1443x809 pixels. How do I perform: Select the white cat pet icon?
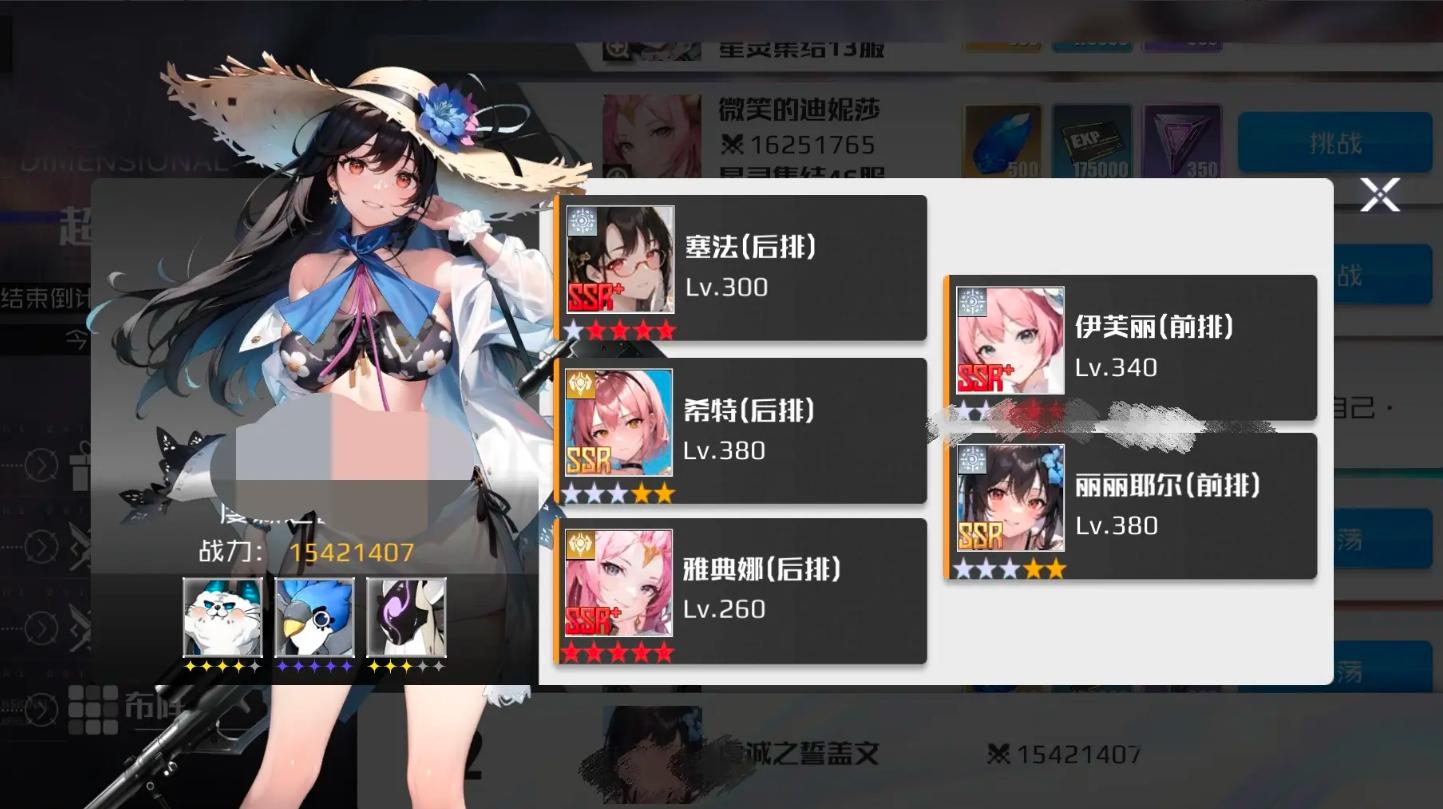(x=222, y=619)
